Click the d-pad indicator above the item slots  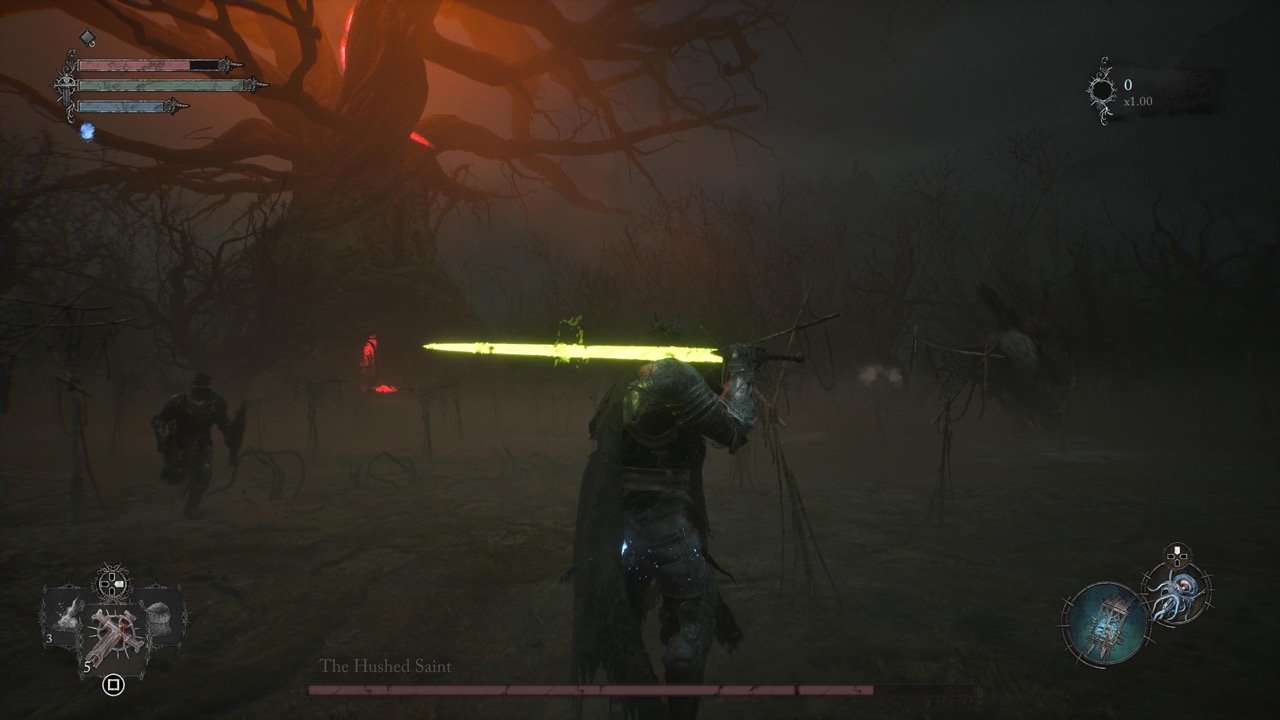[112, 583]
